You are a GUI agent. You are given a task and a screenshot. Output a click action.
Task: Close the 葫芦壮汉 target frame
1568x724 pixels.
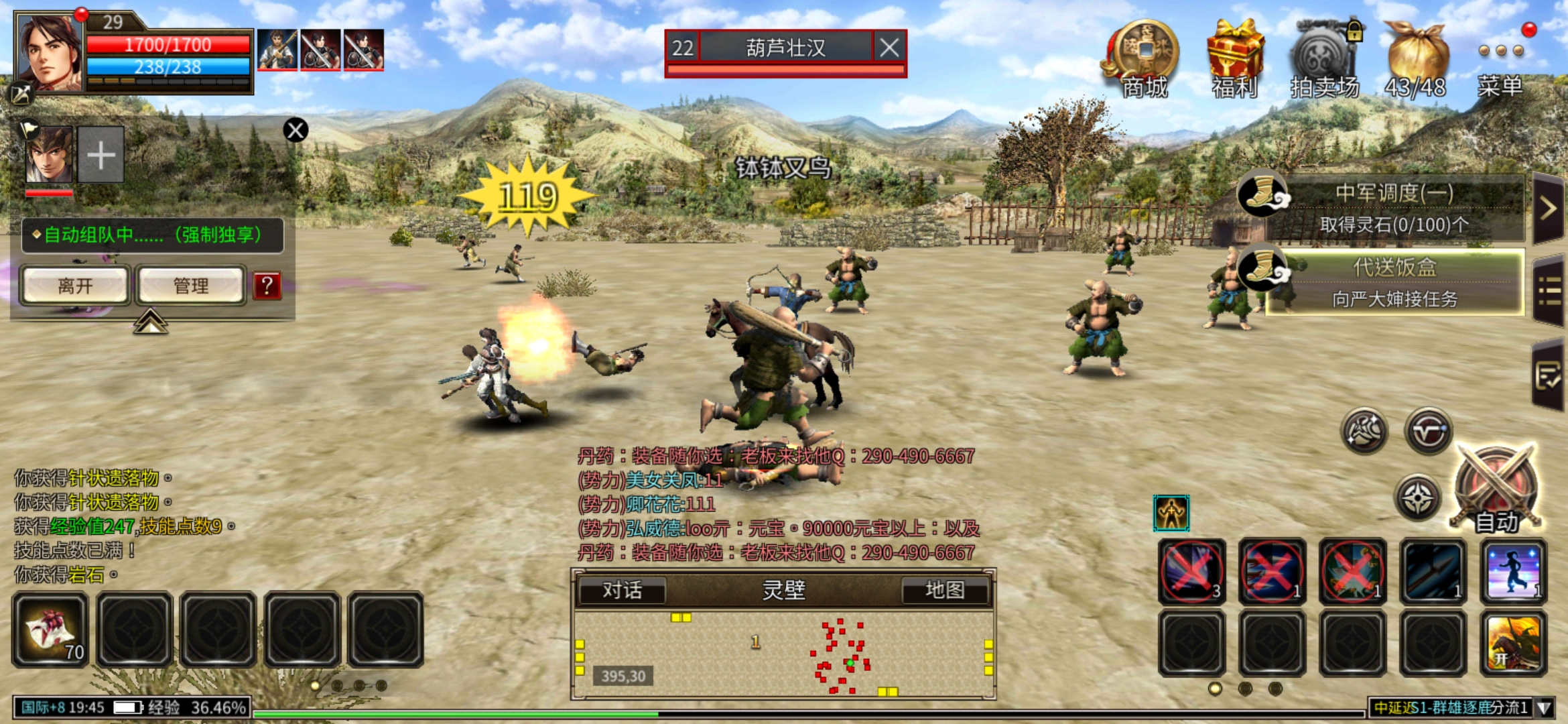click(889, 48)
